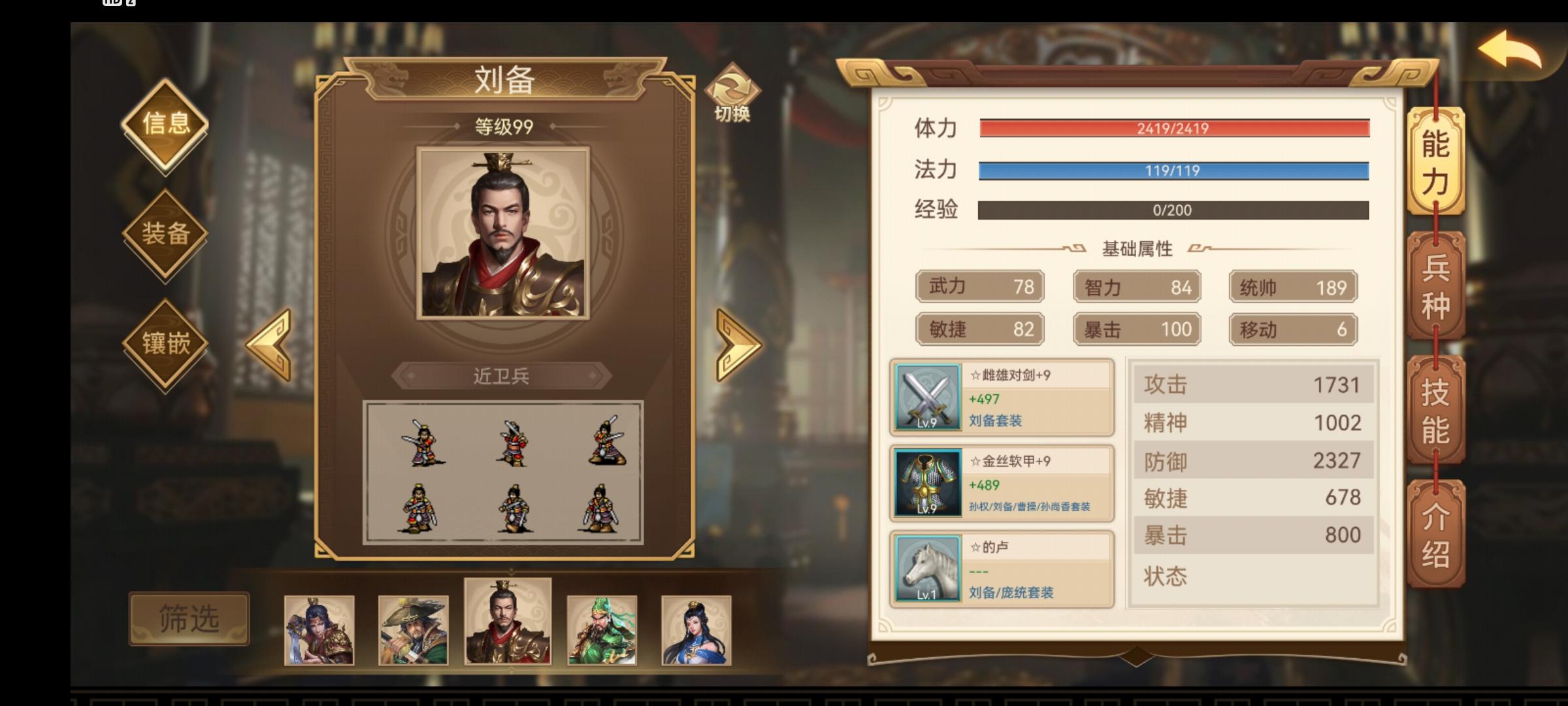Select the 雌雄对剑+9 weapon slot
This screenshot has width=1568, height=706.
(x=1002, y=397)
